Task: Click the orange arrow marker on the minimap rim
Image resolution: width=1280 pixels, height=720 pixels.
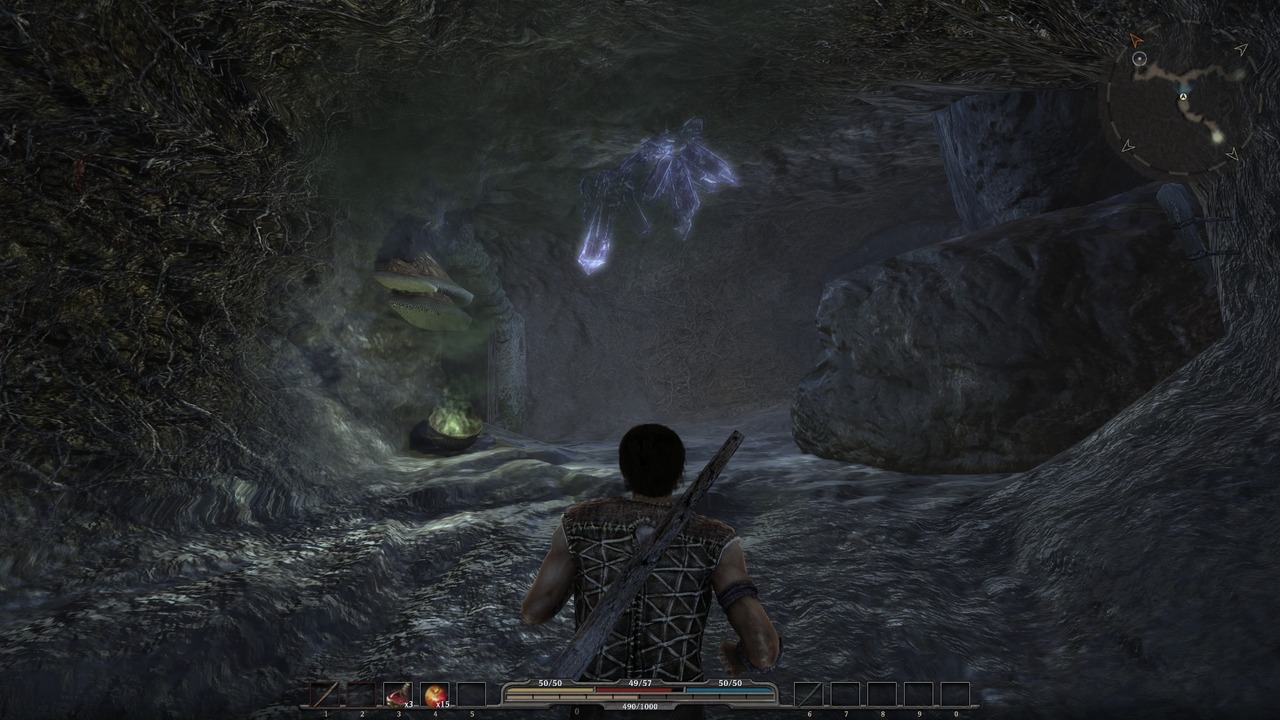Action: [1136, 40]
